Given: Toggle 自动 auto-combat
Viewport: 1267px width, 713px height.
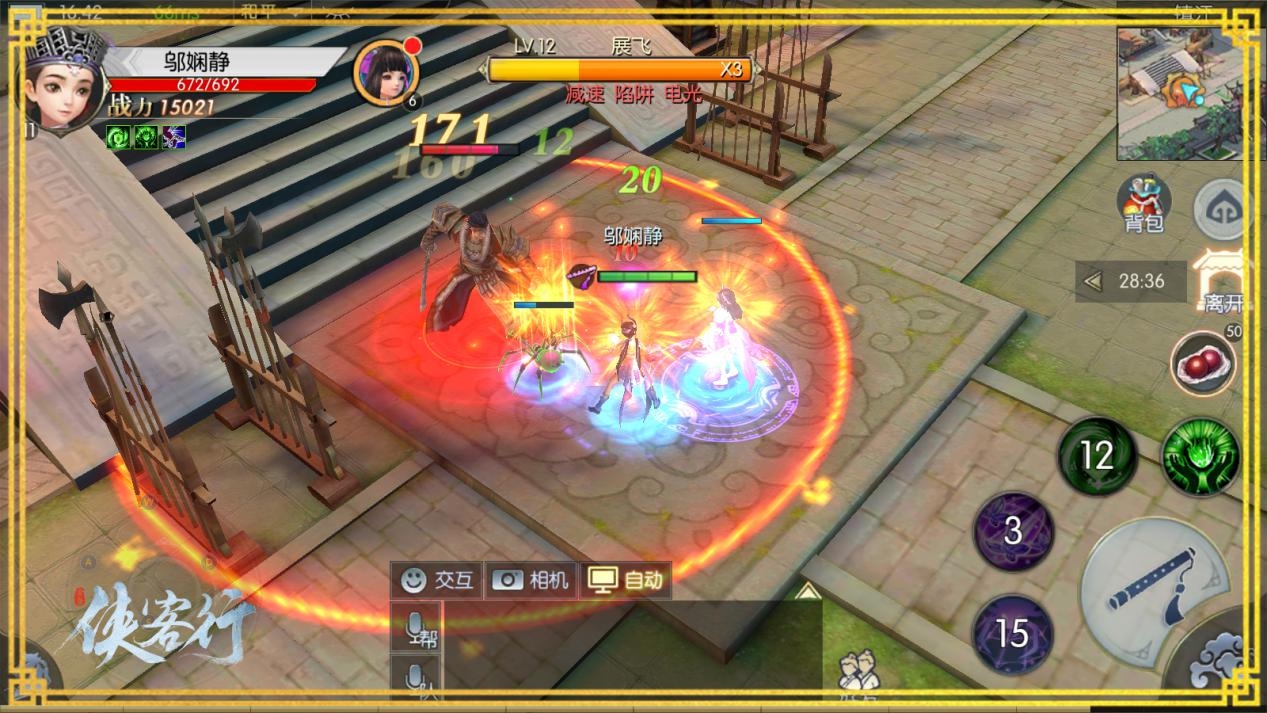Looking at the screenshot, I should pyautogui.click(x=625, y=580).
